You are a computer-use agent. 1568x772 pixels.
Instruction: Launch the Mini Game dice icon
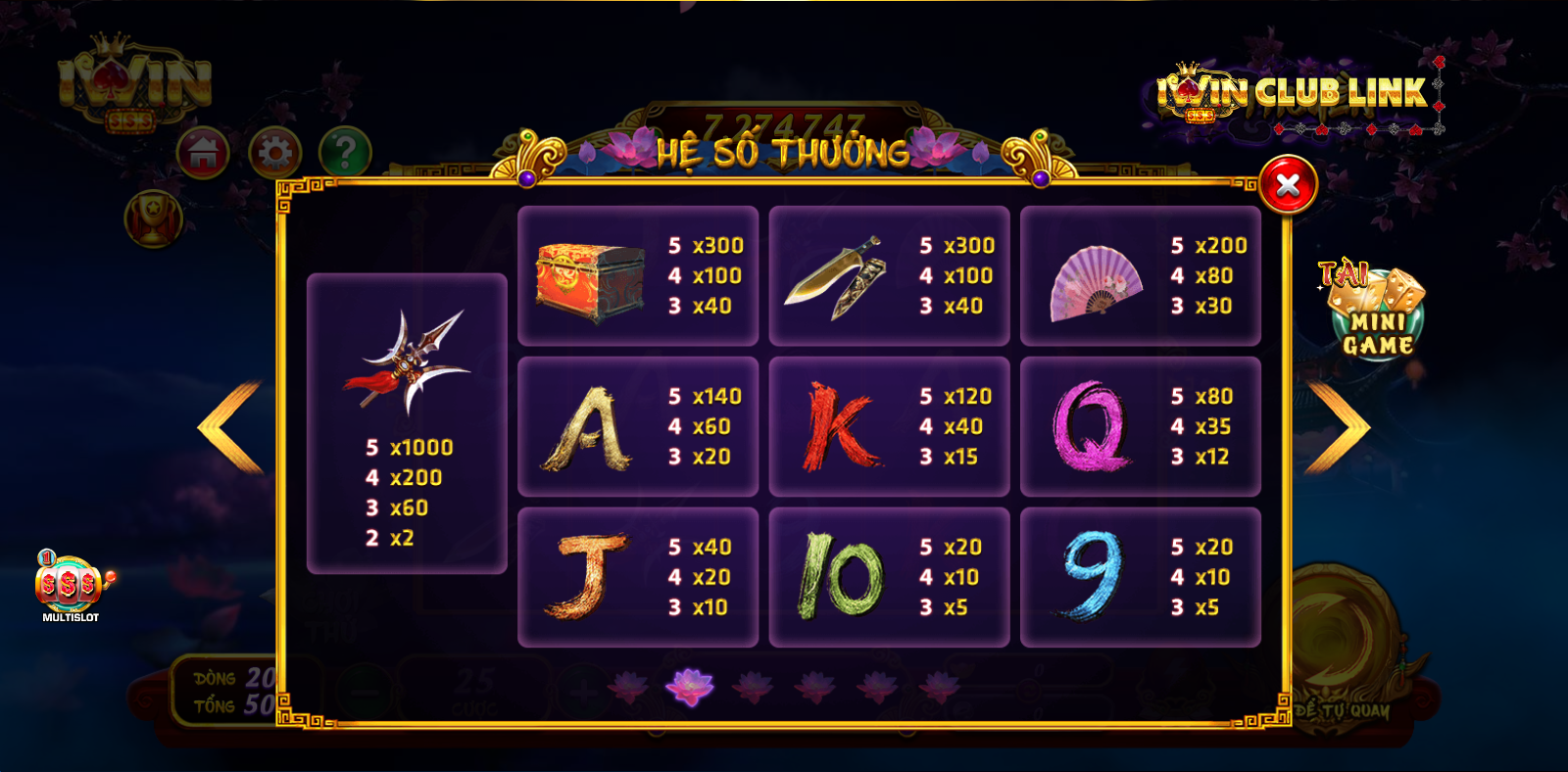[1376, 315]
